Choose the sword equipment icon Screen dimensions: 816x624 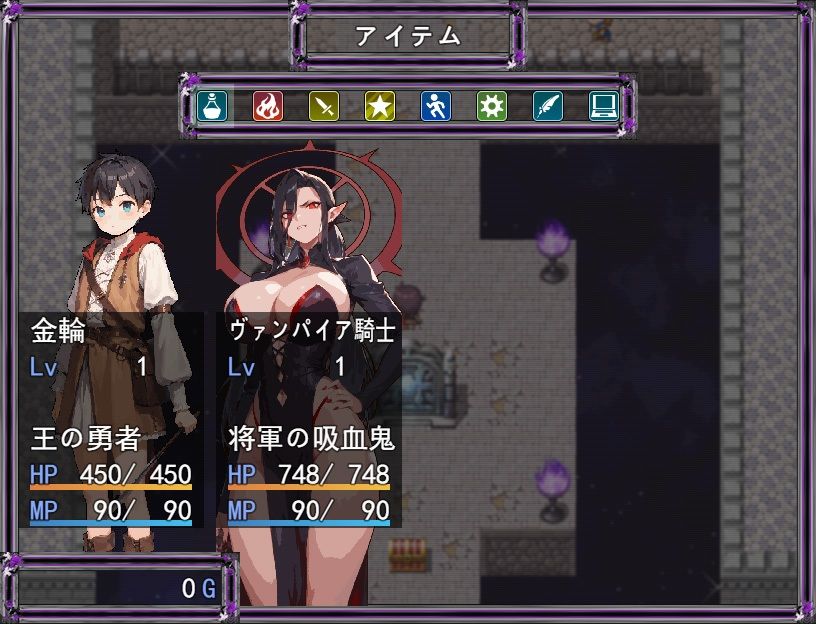coord(323,105)
